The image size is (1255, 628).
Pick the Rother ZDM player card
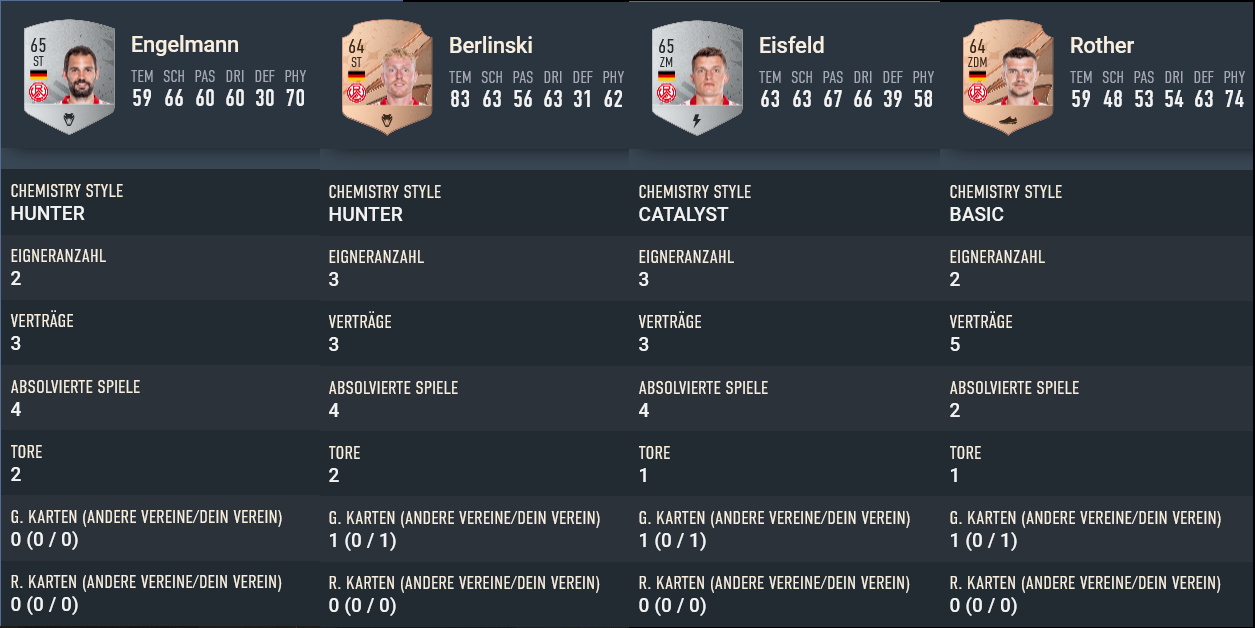pos(1008,79)
